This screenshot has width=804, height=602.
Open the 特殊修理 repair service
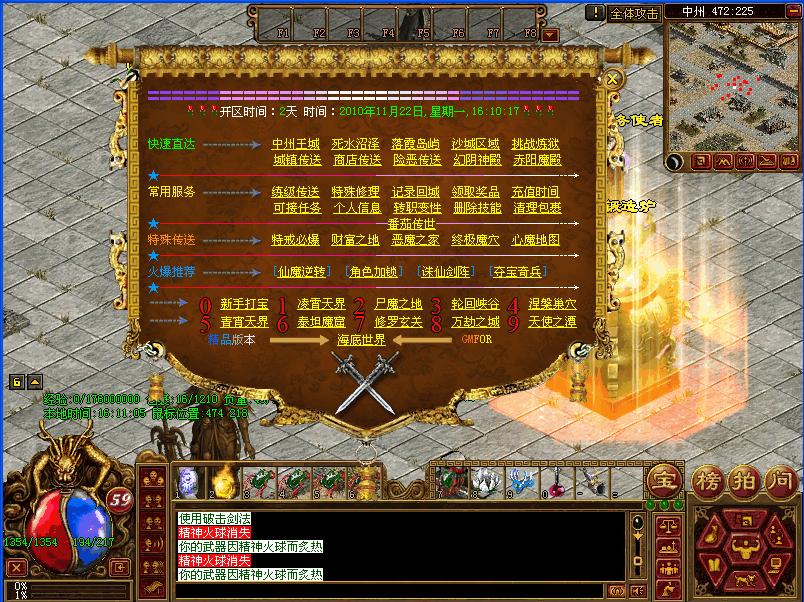(356, 192)
